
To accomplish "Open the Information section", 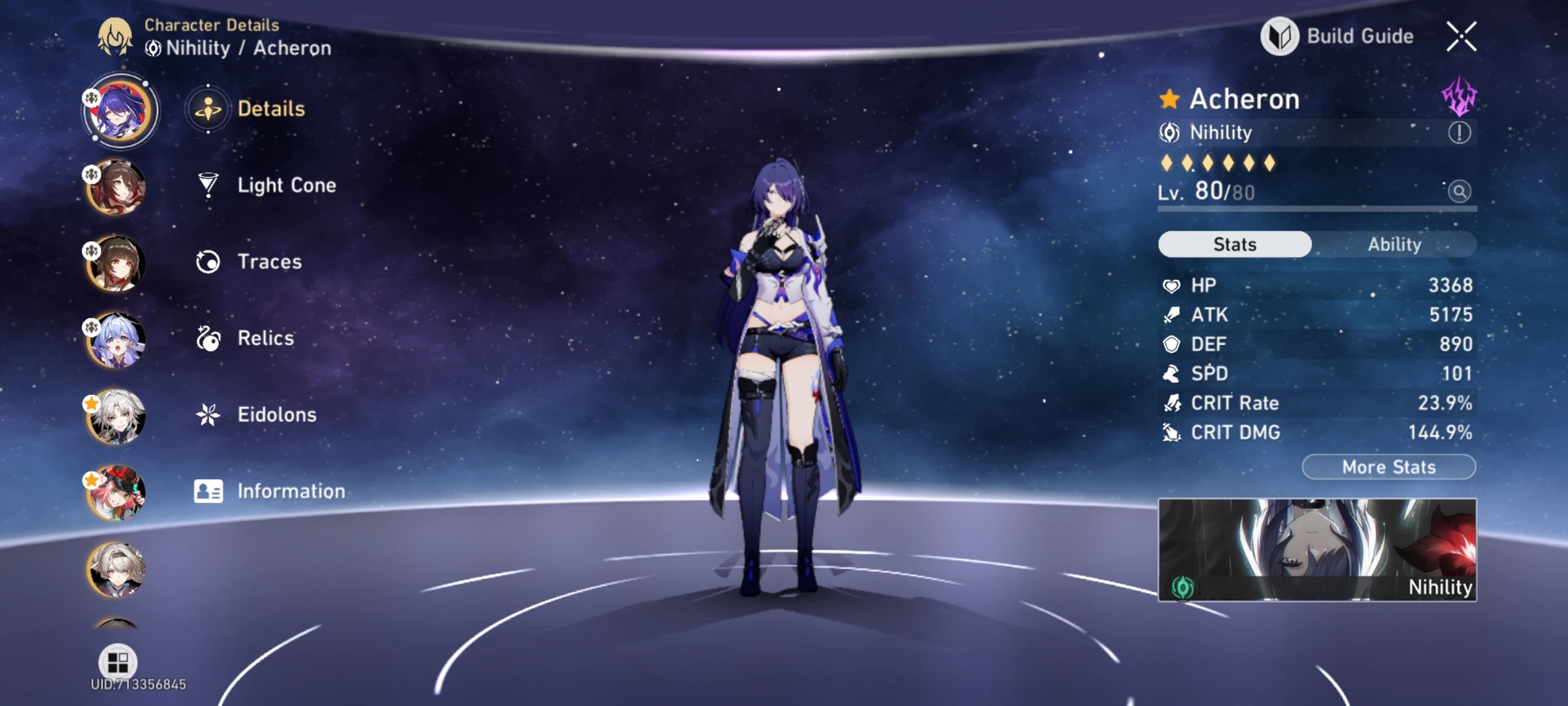I will coord(208,491).
